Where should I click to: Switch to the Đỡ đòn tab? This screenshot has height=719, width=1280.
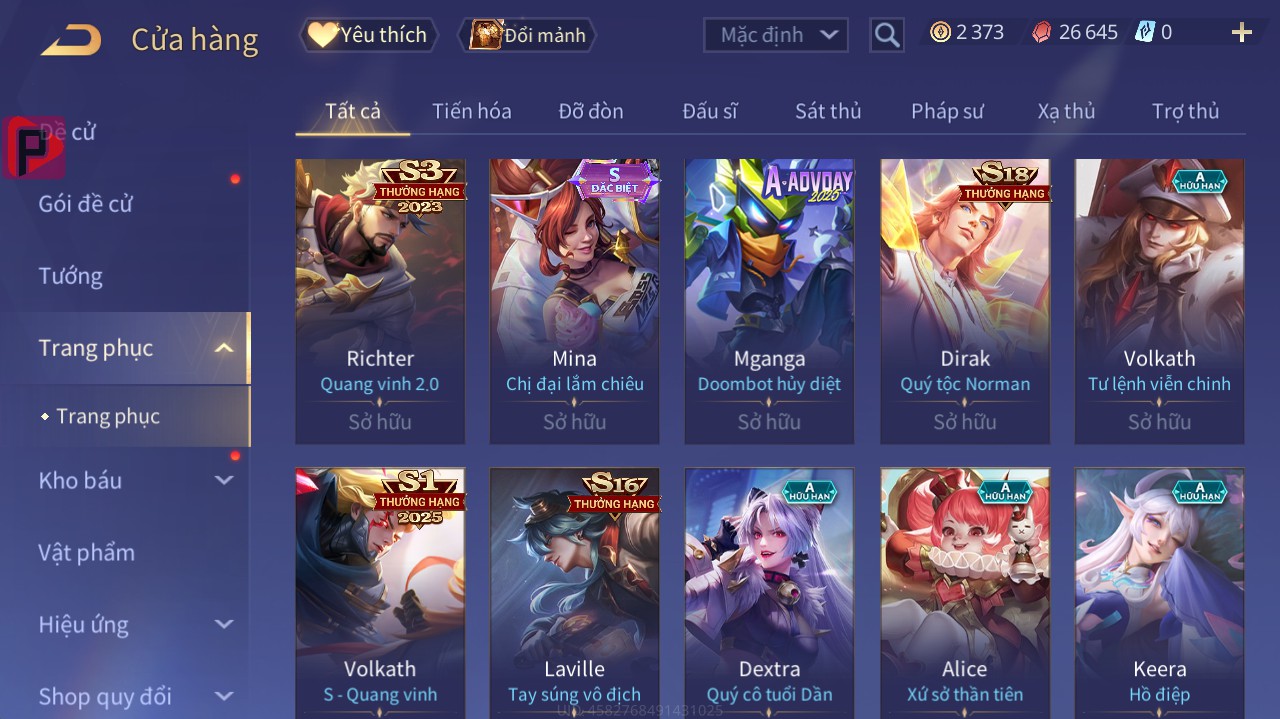[x=590, y=111]
